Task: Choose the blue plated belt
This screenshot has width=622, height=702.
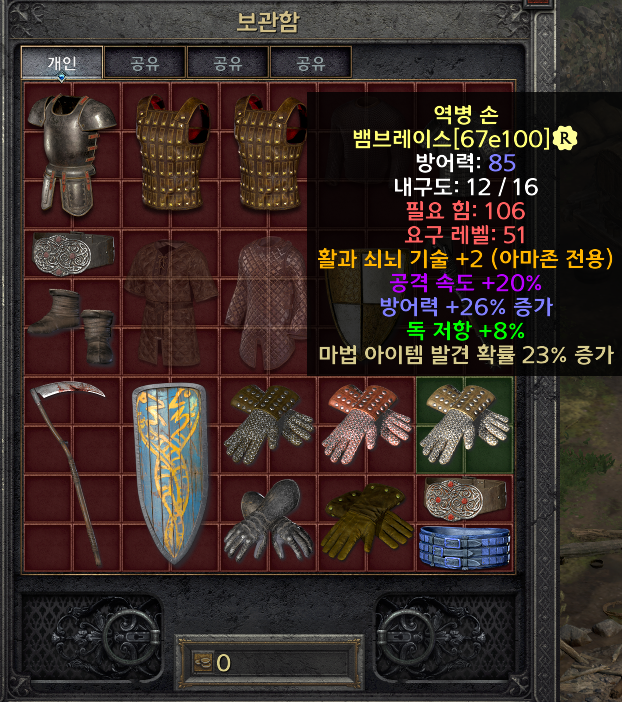Action: pos(464,544)
